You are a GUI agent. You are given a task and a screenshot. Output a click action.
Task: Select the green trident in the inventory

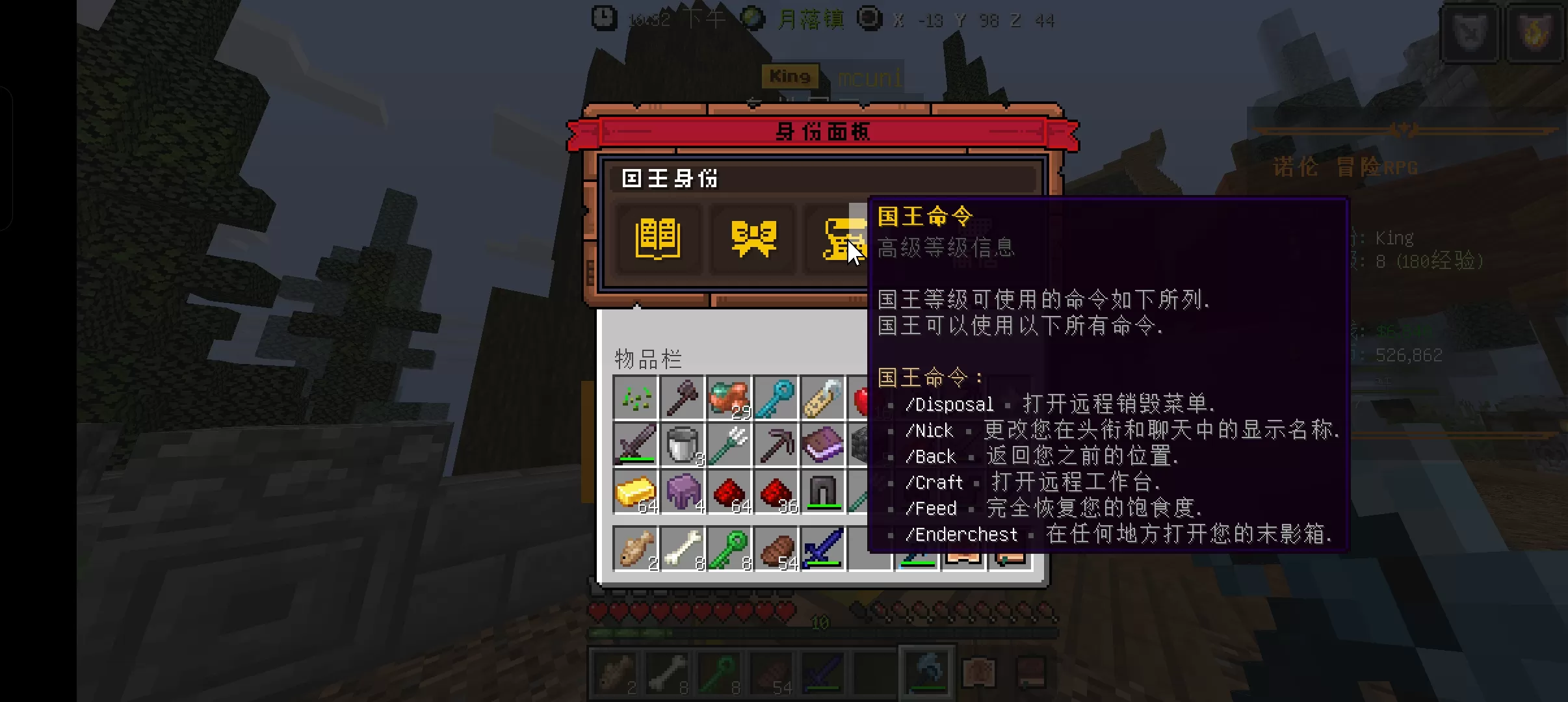tap(729, 445)
